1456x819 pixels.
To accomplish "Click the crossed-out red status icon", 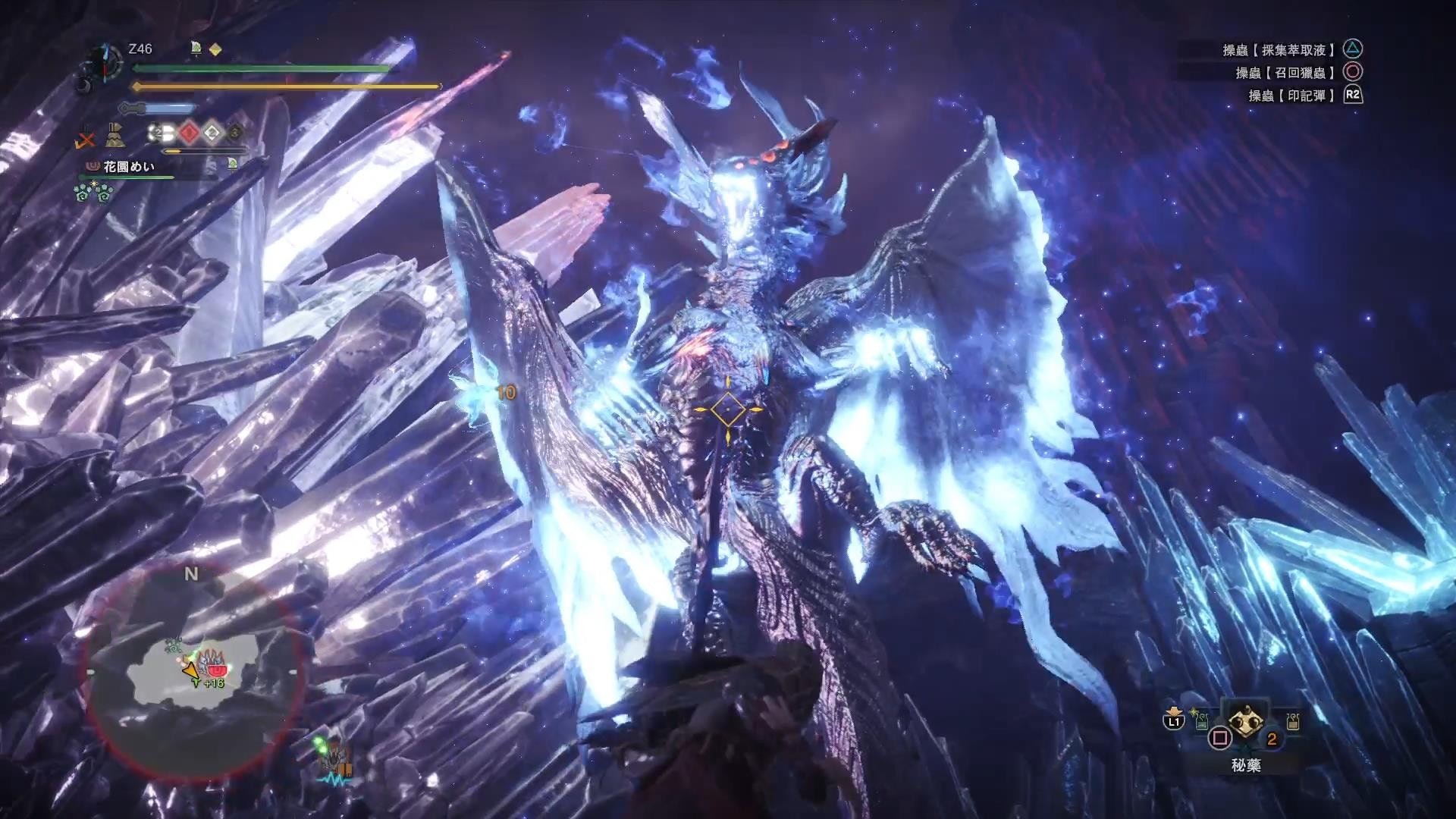I will coord(87,139).
